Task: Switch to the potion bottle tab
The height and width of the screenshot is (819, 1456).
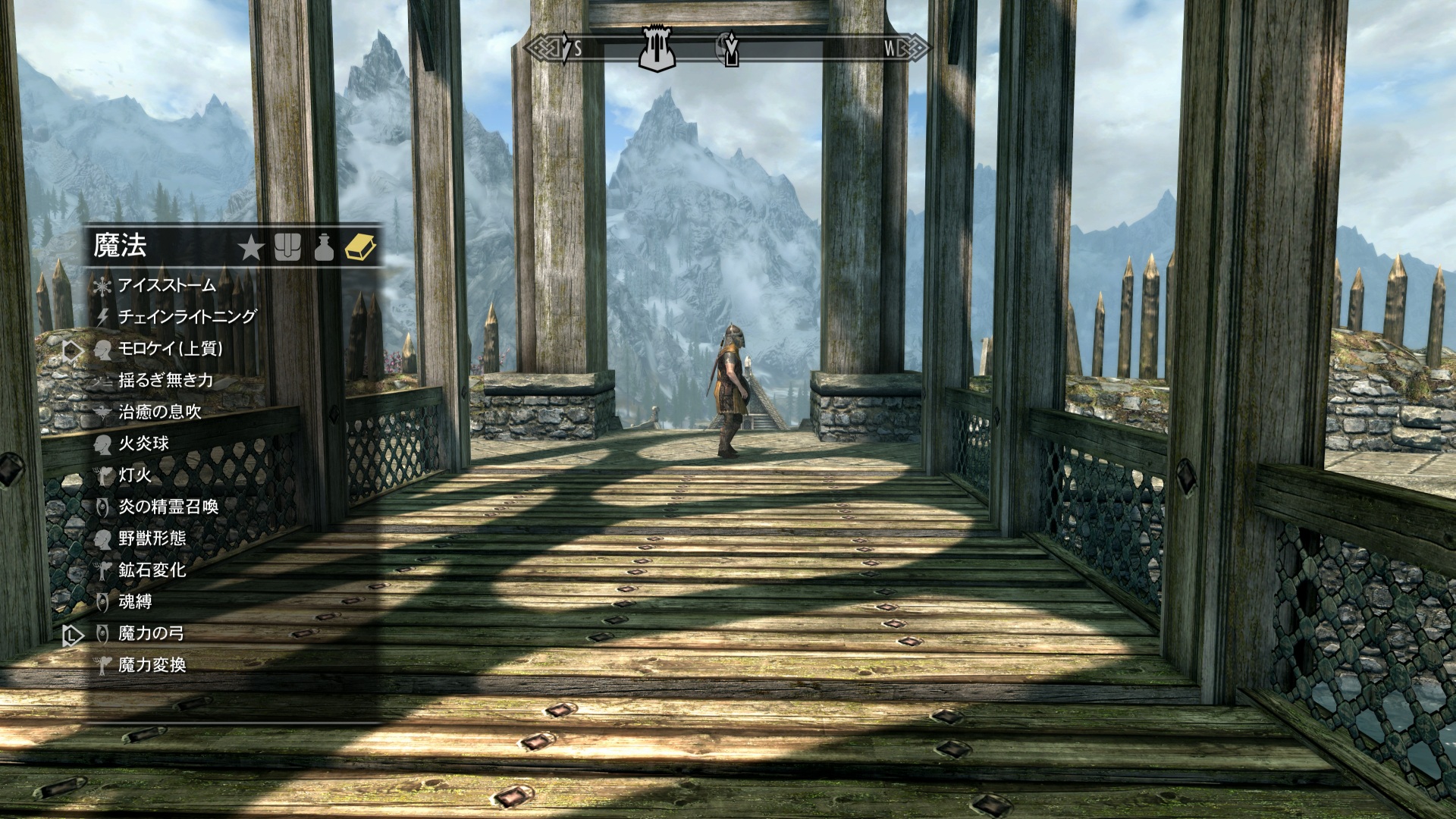Action: (x=324, y=247)
